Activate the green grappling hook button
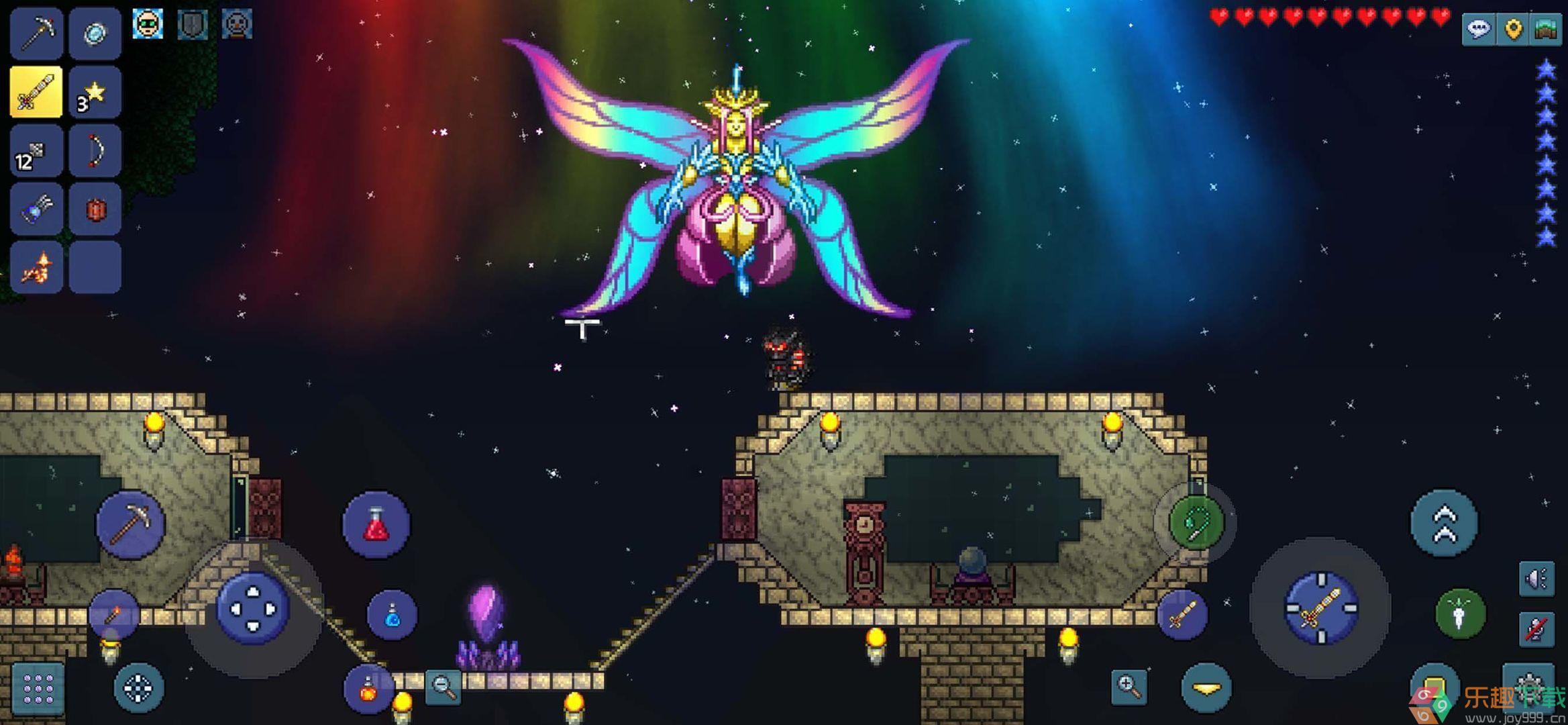 1196,522
